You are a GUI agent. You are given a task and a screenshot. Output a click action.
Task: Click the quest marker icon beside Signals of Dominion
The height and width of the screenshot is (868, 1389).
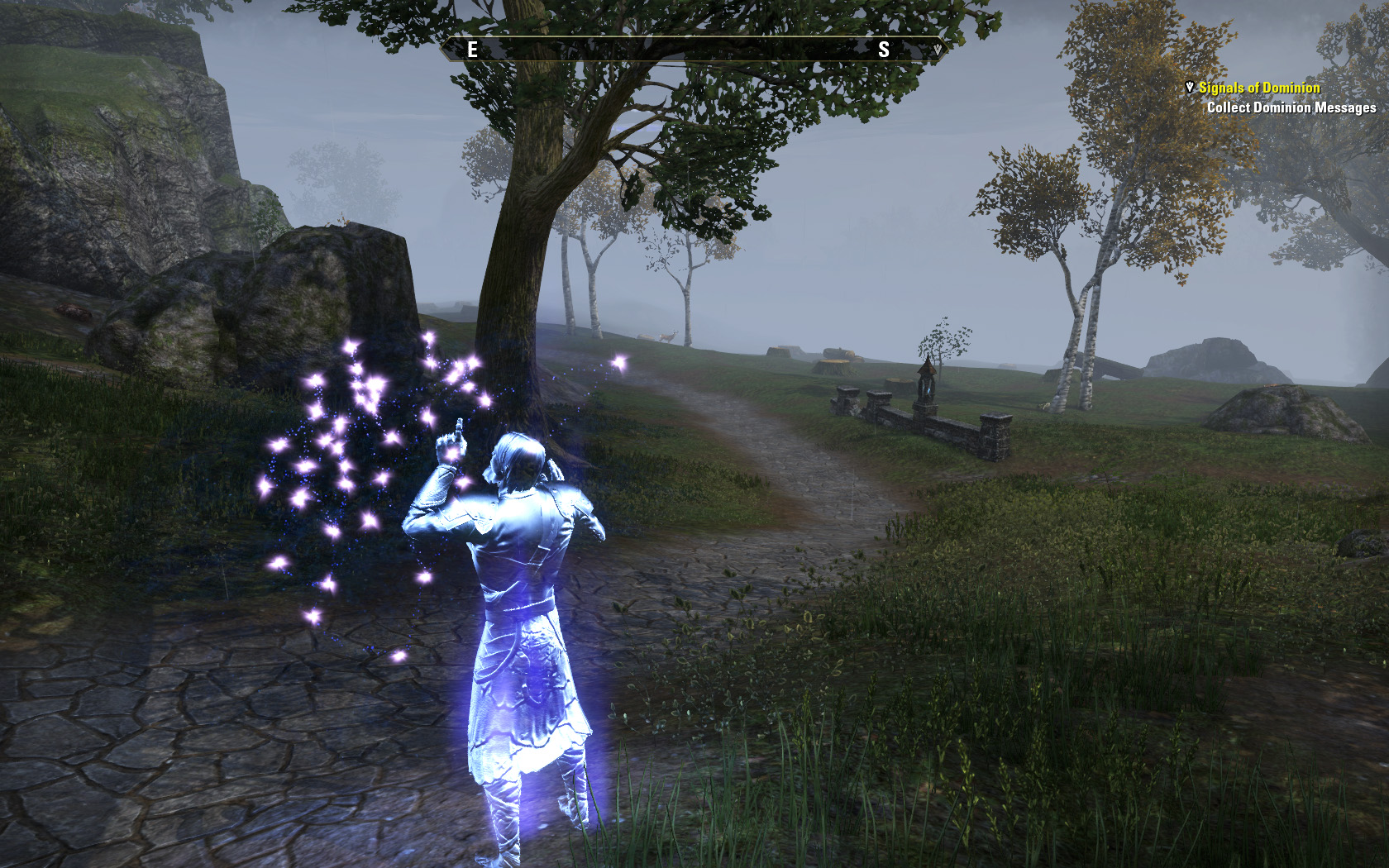tap(1190, 87)
